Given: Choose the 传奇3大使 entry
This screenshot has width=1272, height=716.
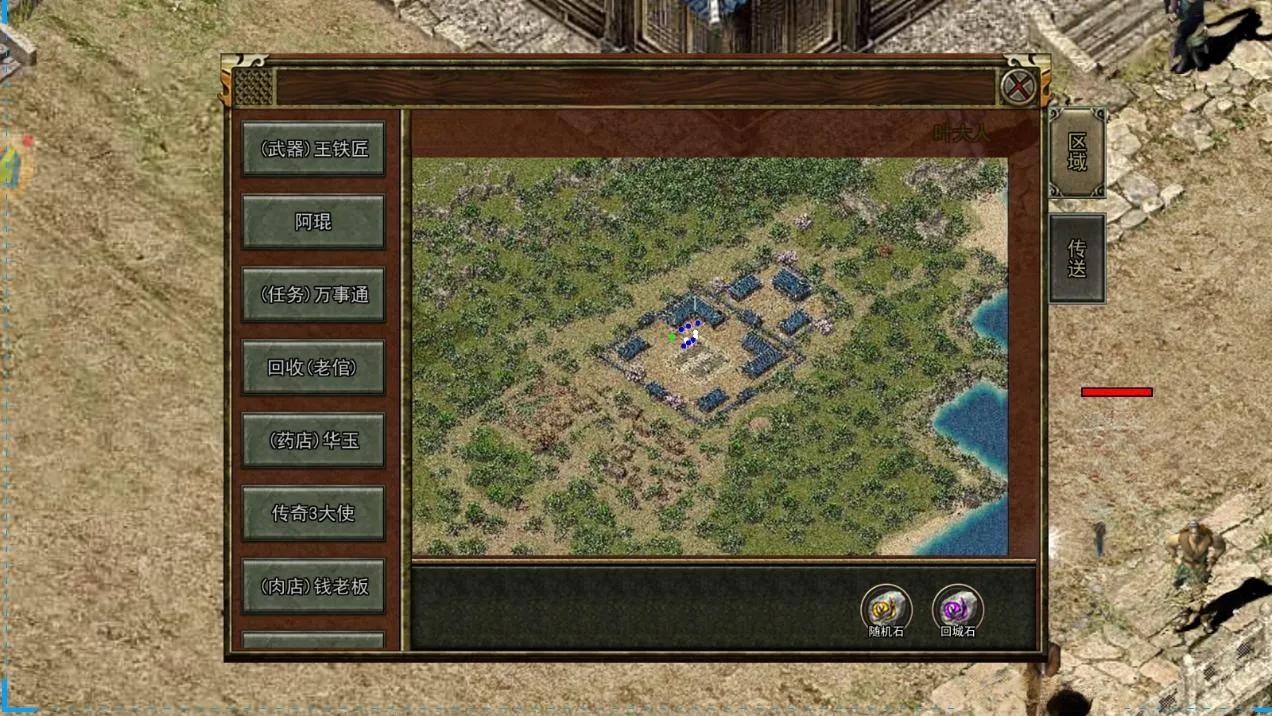Looking at the screenshot, I should (313, 514).
